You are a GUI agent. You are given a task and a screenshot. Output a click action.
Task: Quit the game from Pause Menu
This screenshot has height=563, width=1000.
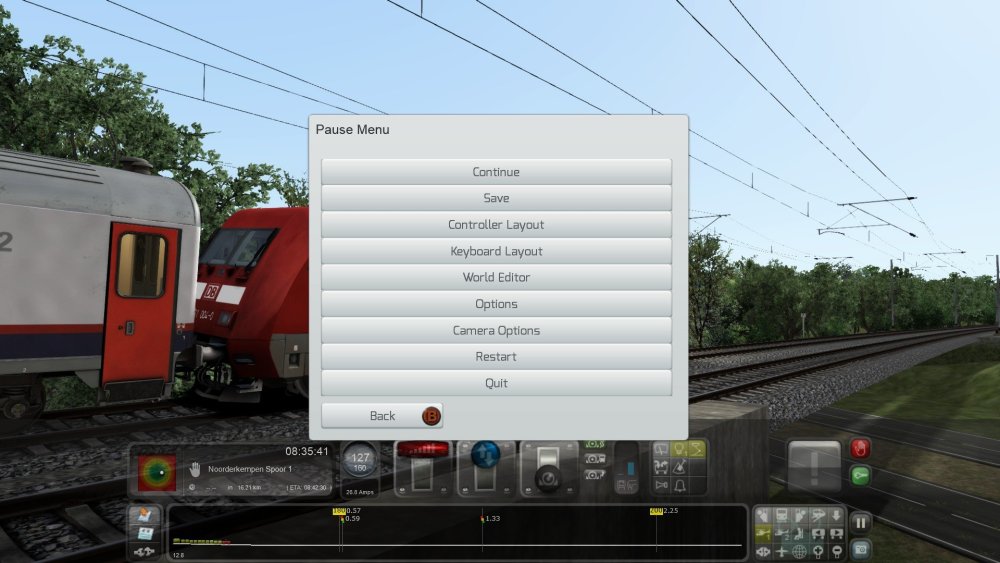pos(496,383)
